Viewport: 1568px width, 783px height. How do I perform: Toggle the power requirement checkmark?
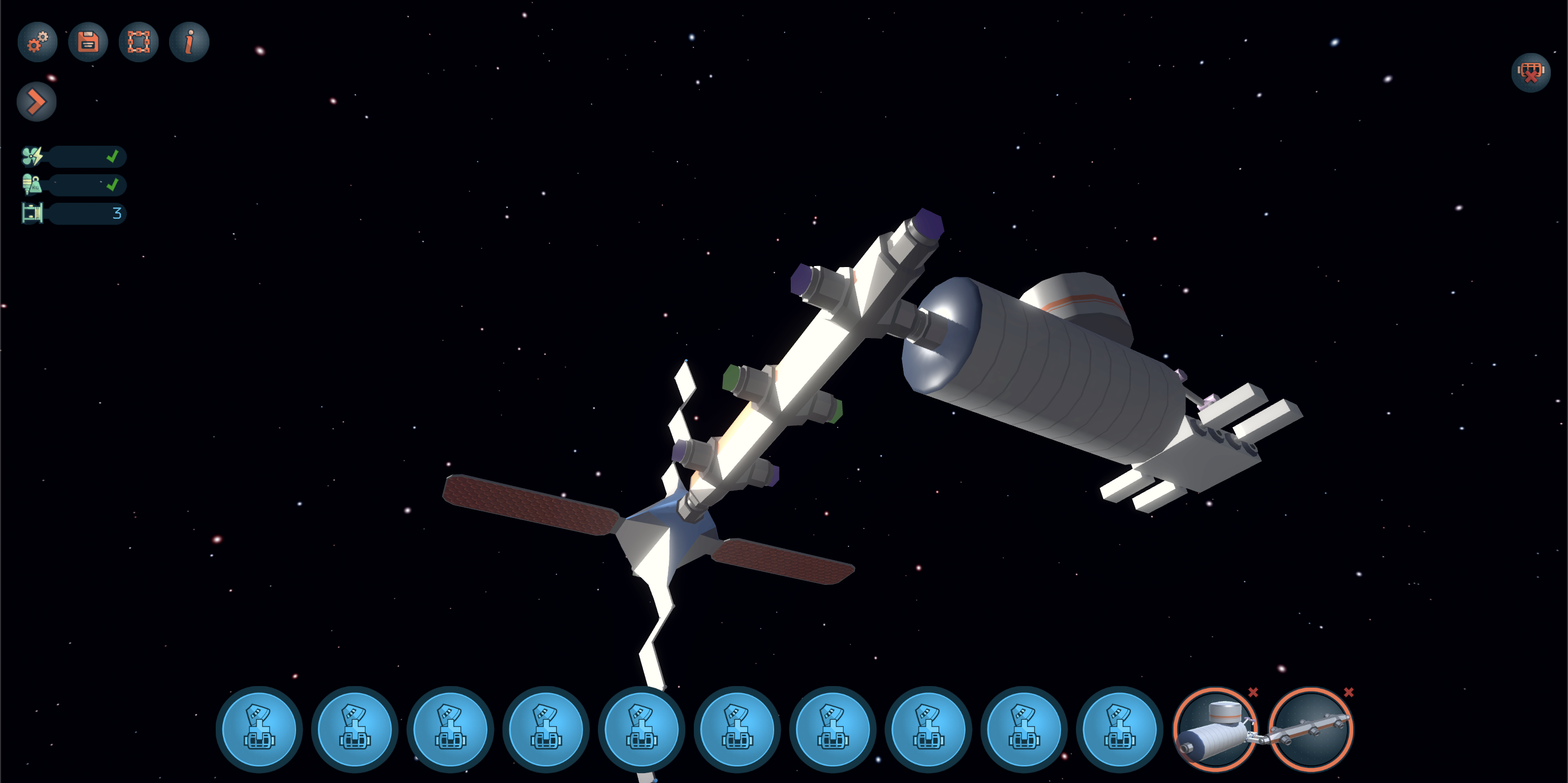[113, 157]
